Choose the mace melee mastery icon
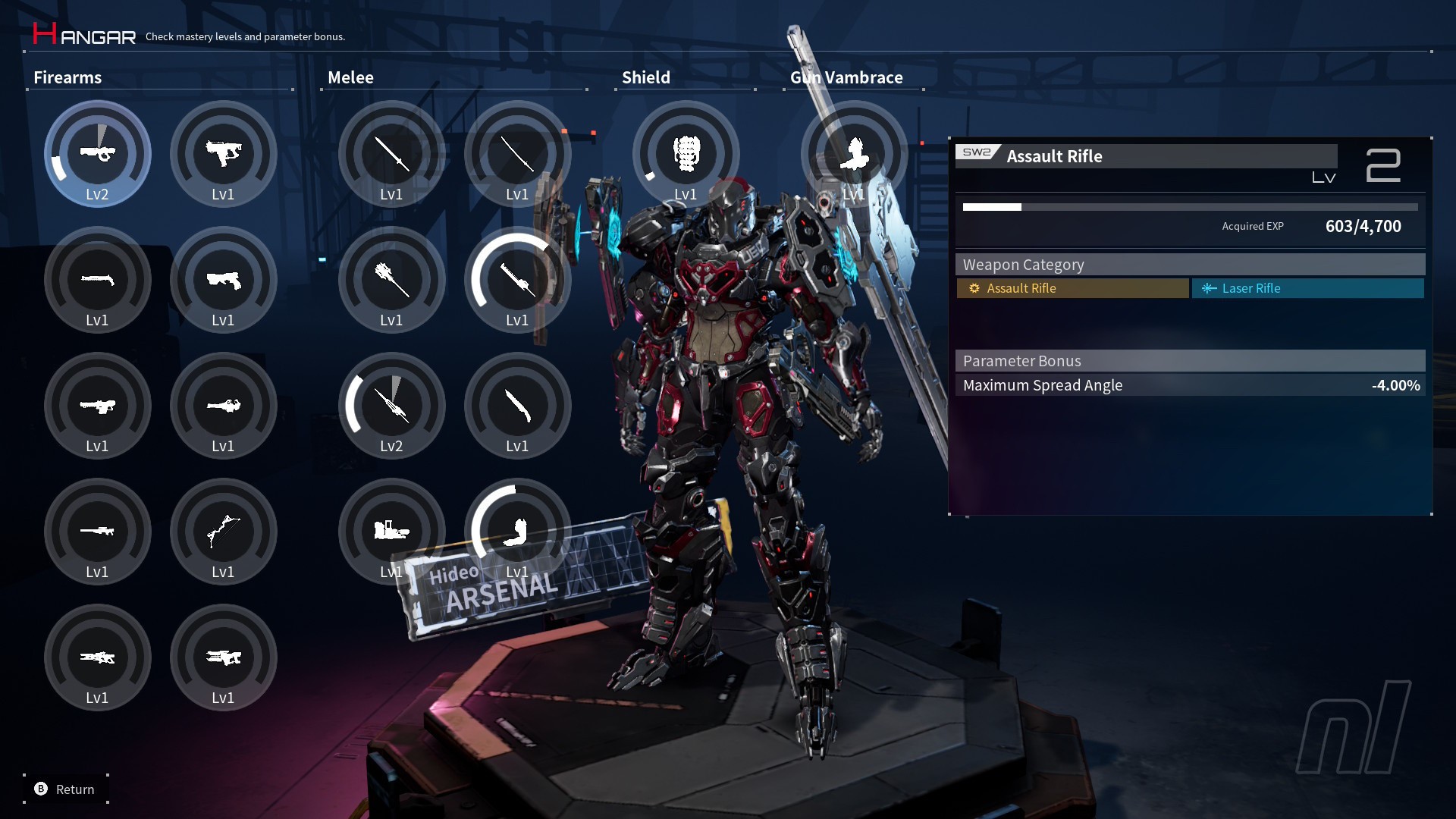Viewport: 1456px width, 819px height. (x=391, y=280)
